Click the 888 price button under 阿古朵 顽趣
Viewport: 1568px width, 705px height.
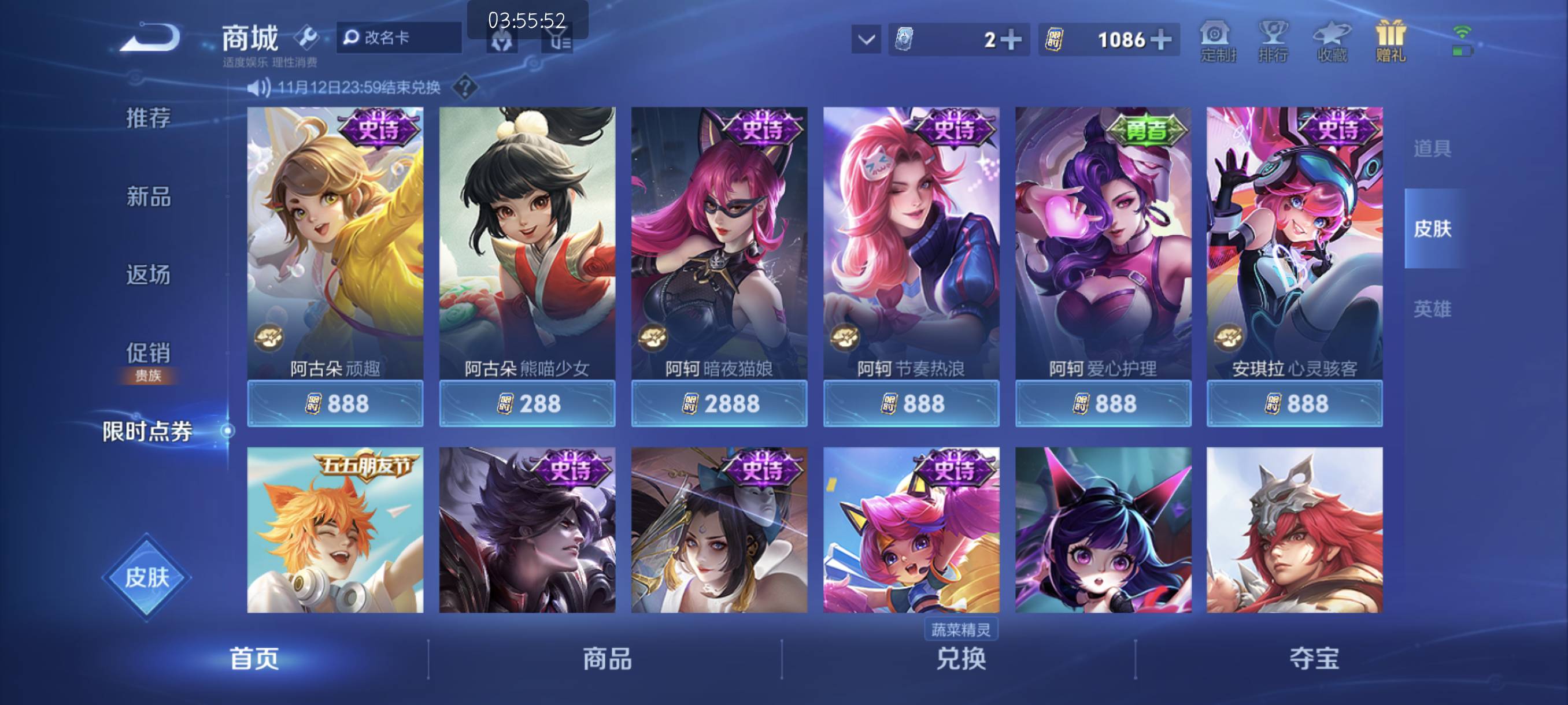[335, 403]
